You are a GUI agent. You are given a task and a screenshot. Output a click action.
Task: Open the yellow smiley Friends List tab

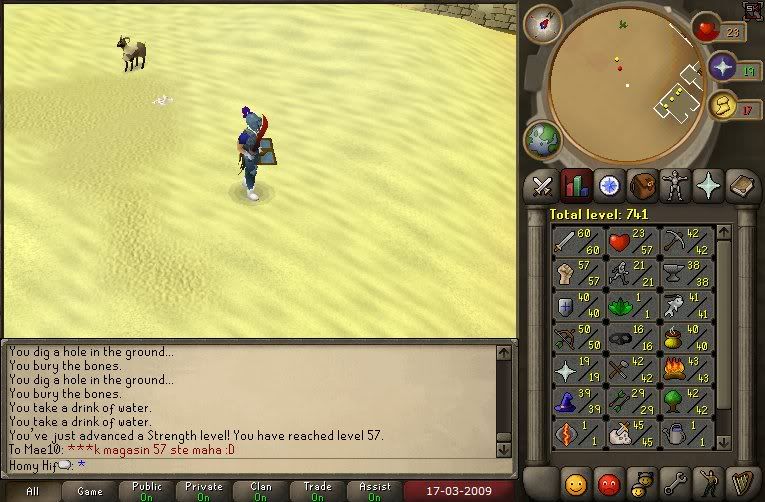575,481
